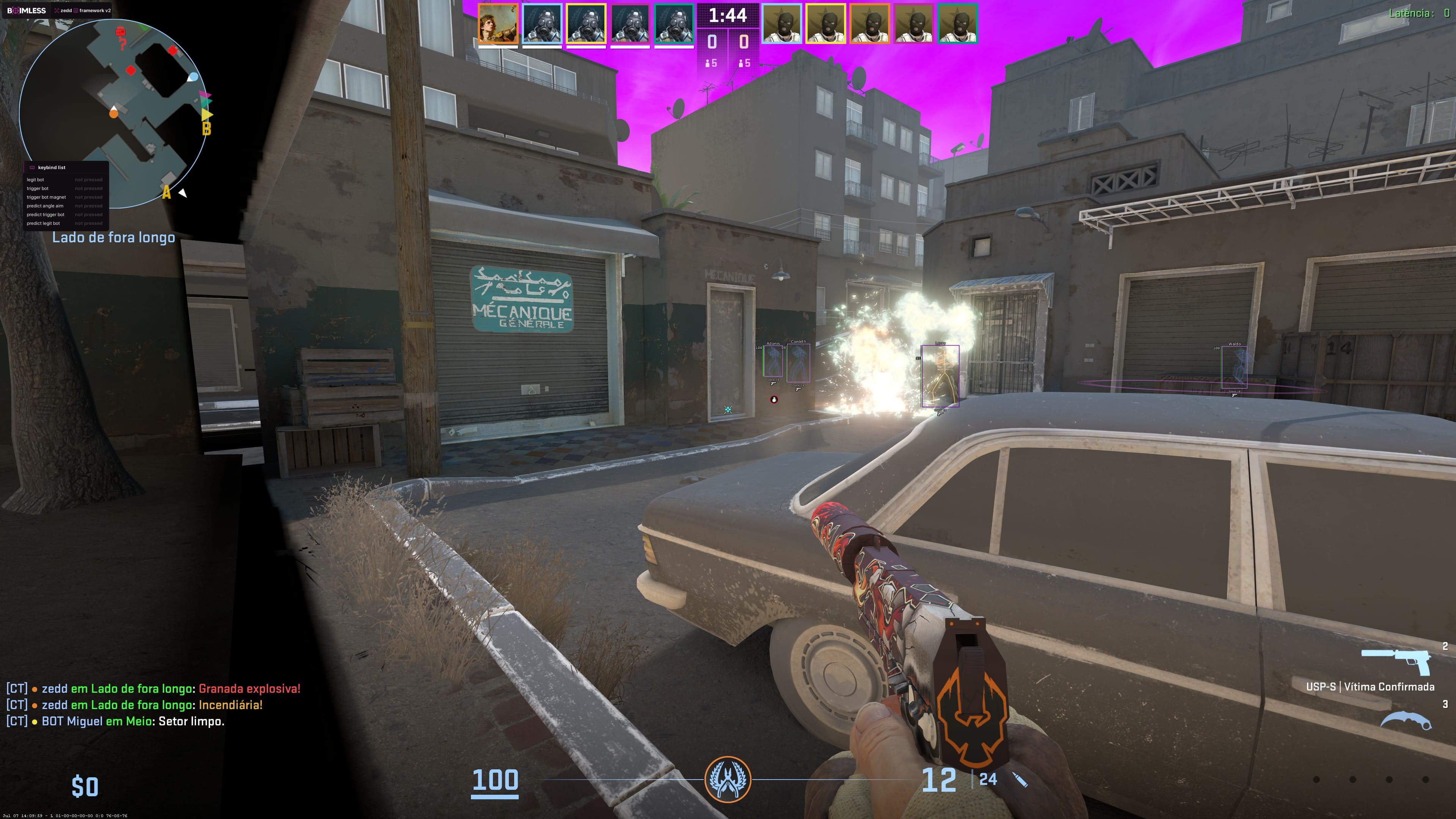Select the orange-bordered balaclava avatar

point(870,24)
